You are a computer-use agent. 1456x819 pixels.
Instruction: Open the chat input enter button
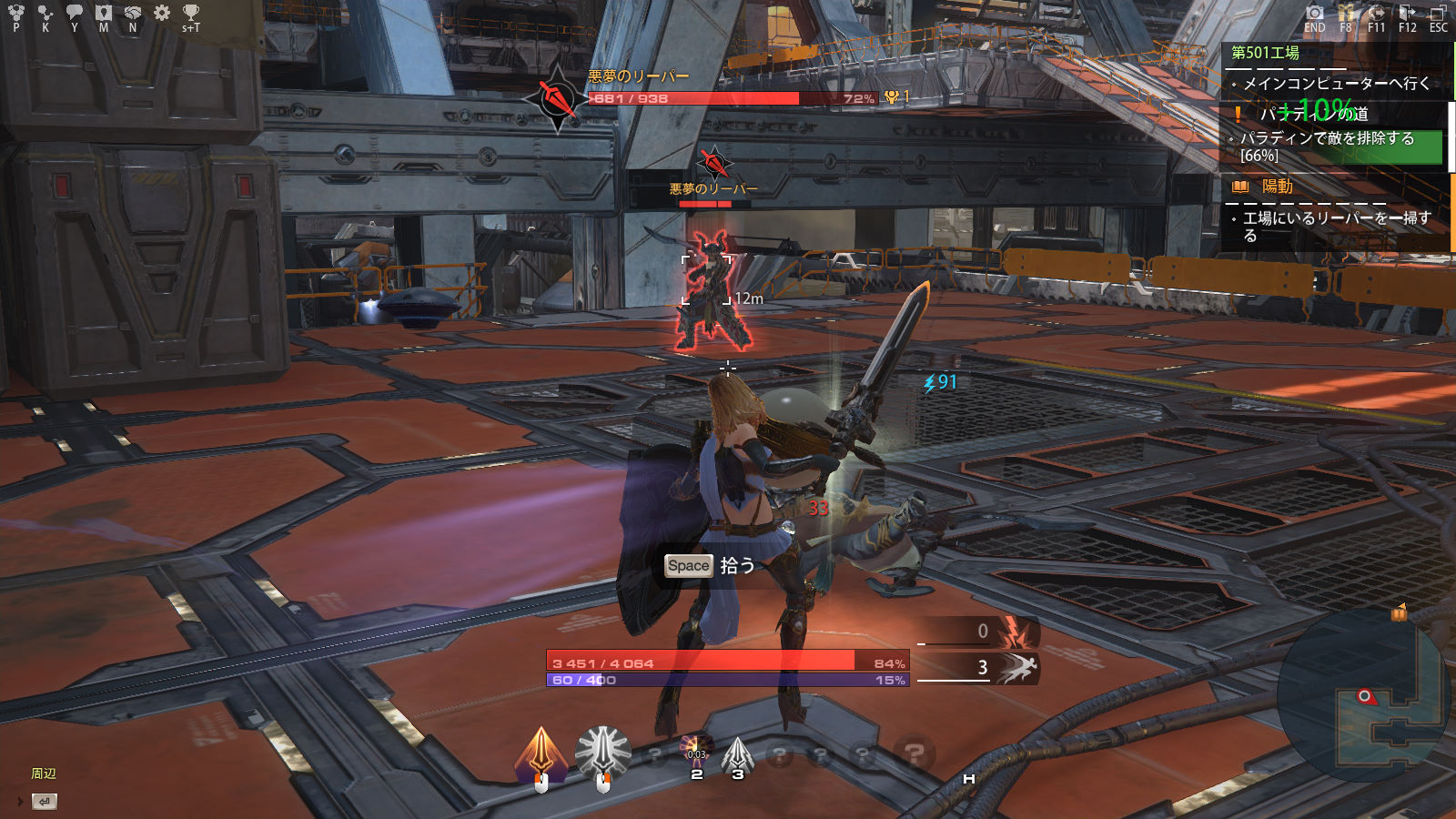click(44, 802)
